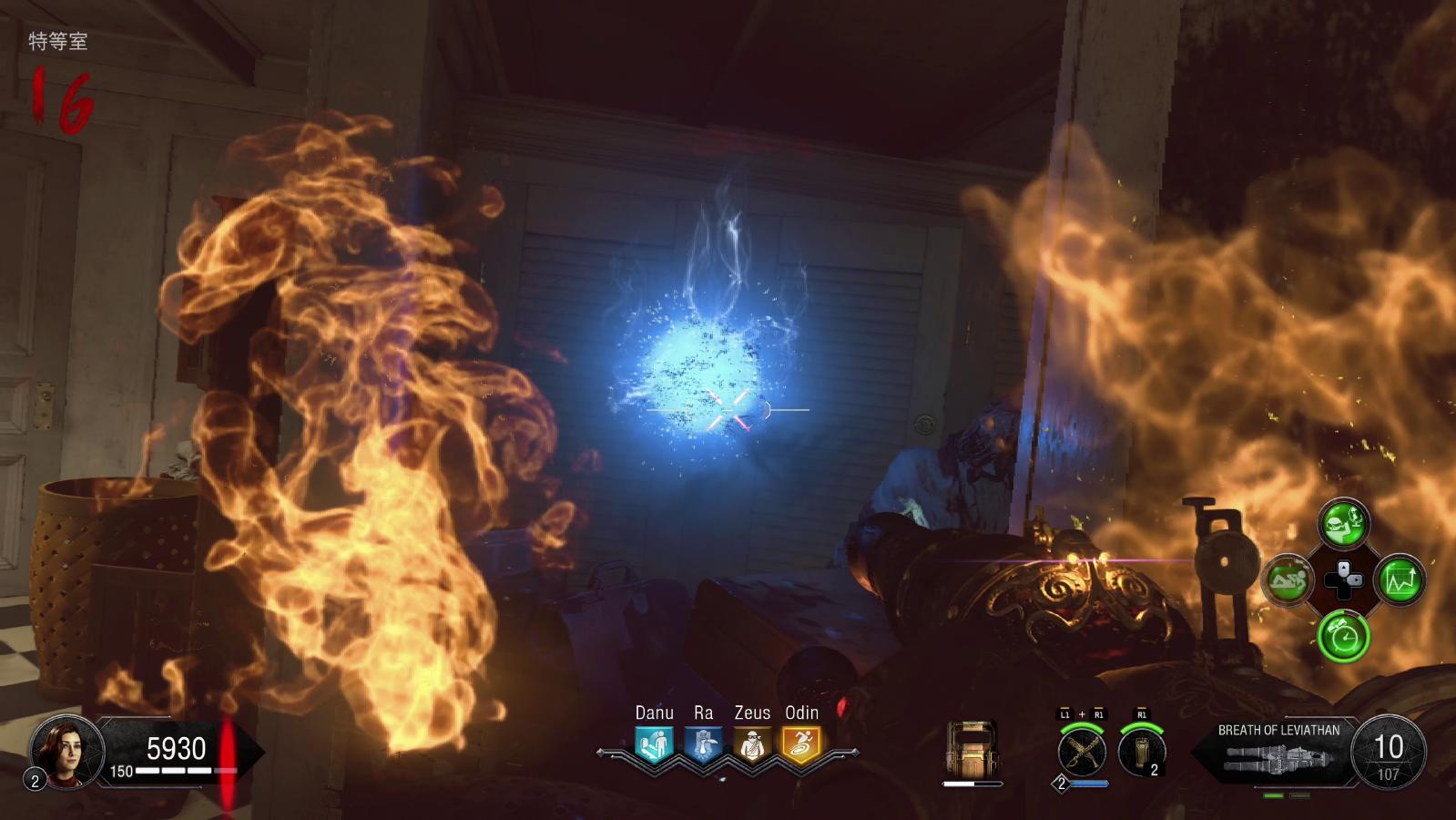The width and height of the screenshot is (1456, 820).
Task: Click the Zeus perk icon
Action: 752,745
